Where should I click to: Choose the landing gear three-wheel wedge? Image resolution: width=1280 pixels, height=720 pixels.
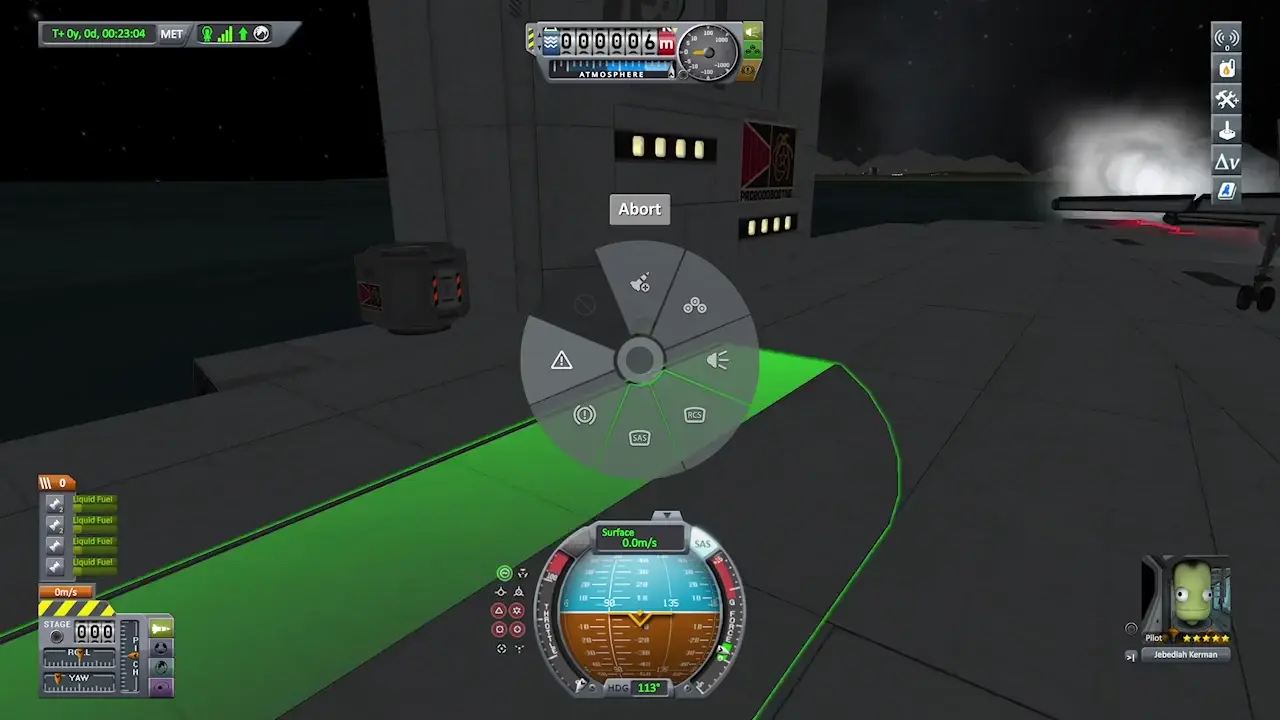[694, 306]
